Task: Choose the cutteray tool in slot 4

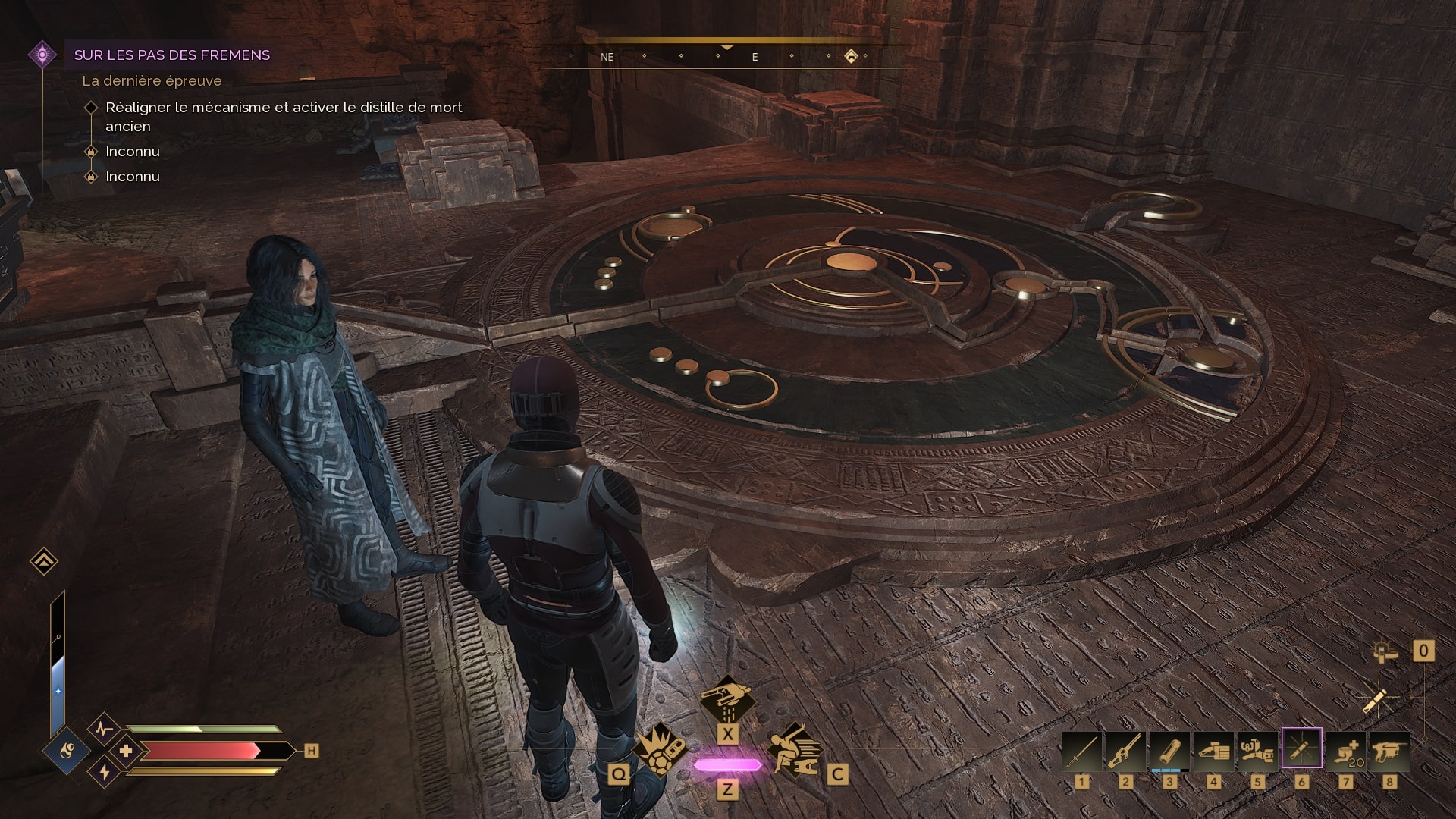Action: pyautogui.click(x=1213, y=752)
